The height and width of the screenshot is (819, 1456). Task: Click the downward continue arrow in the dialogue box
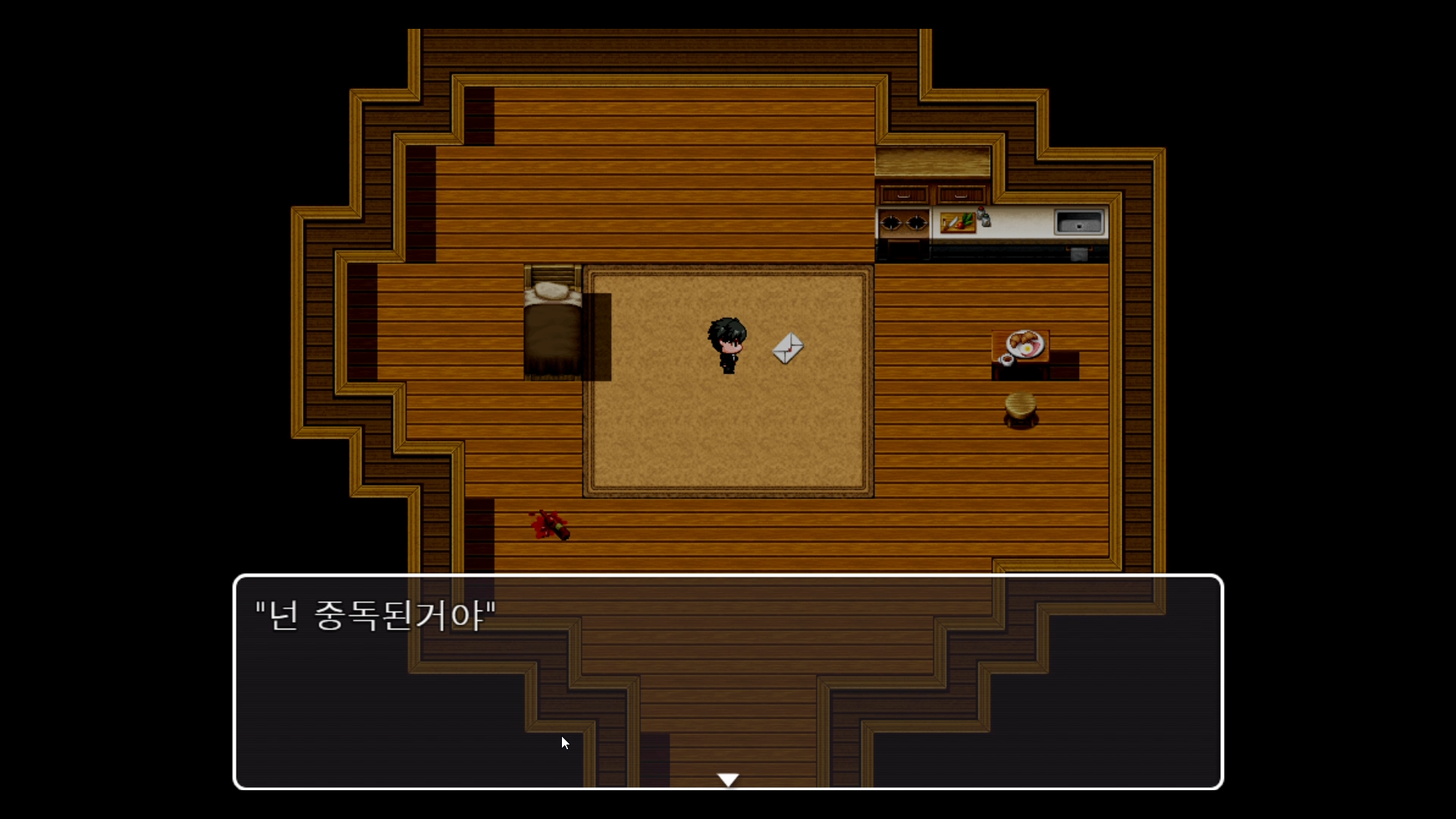click(728, 778)
